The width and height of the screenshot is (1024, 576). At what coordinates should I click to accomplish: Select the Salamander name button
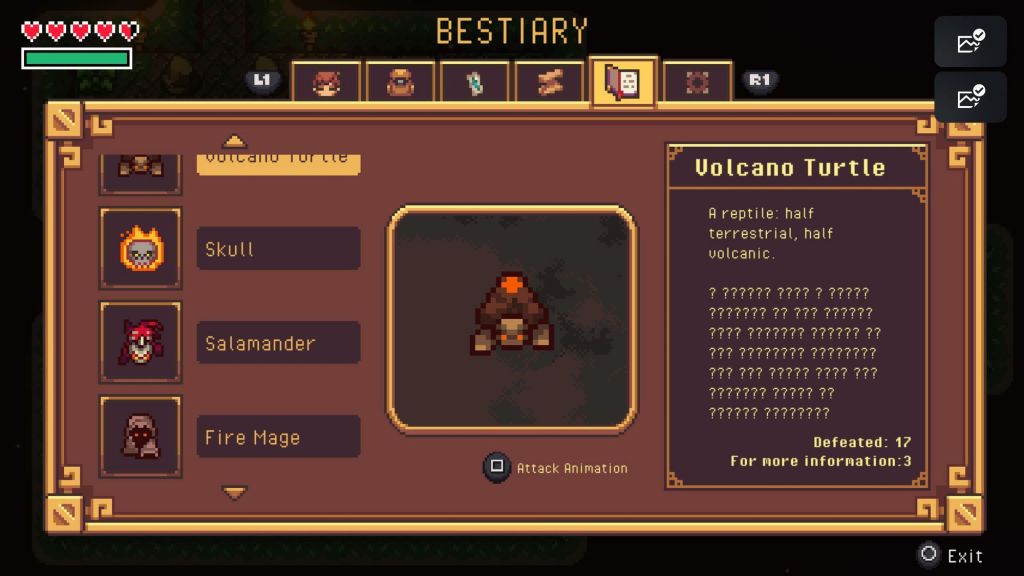coord(278,343)
